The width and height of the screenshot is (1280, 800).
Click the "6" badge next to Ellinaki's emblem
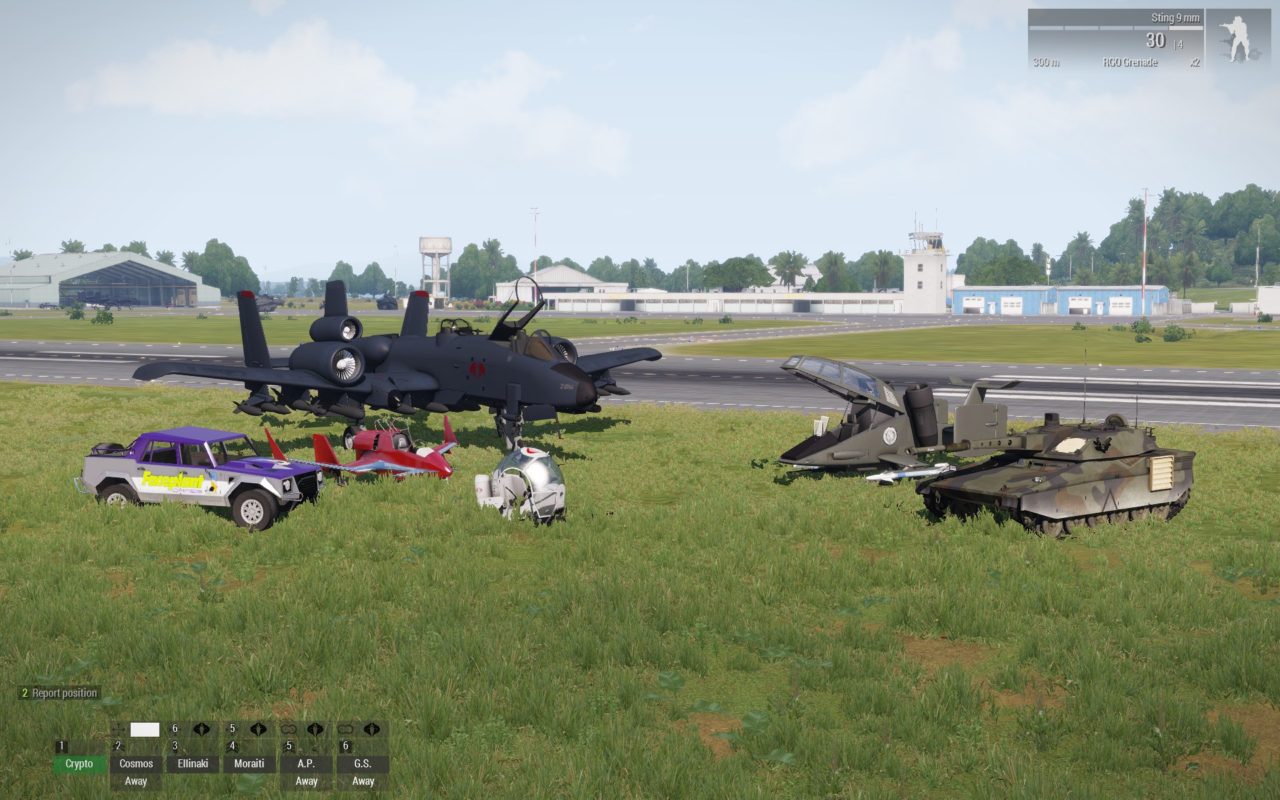click(x=174, y=728)
